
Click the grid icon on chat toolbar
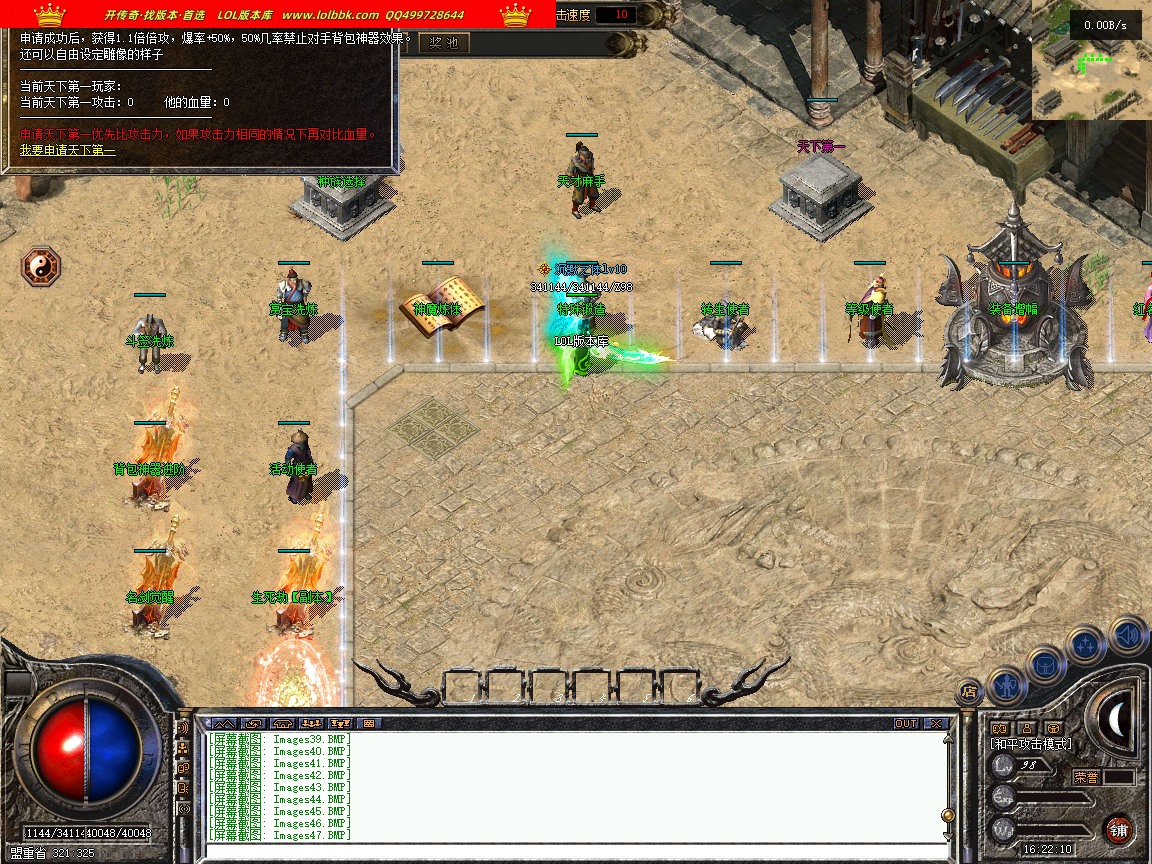click(368, 723)
